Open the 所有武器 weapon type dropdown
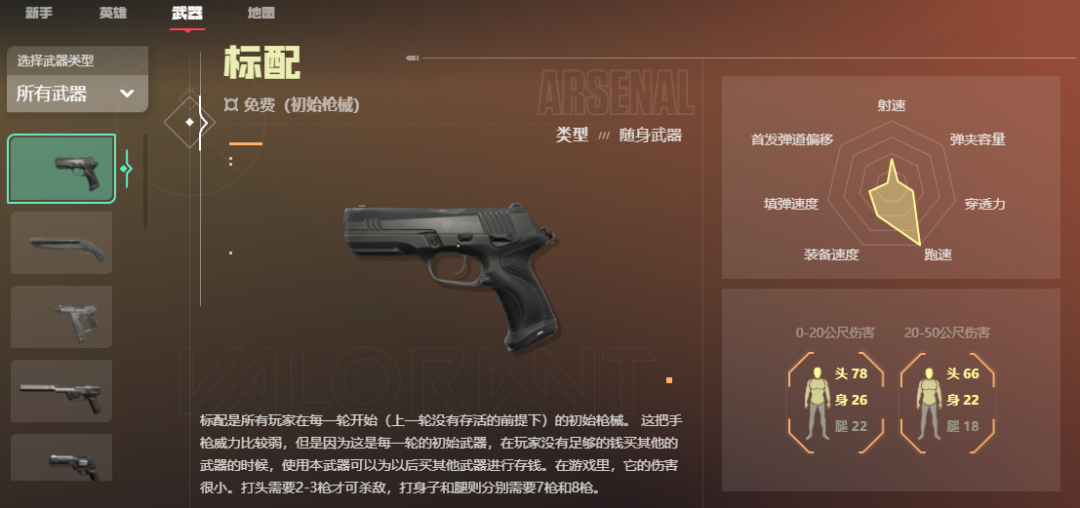Screen dimensions: 1080x508 (x=77, y=94)
